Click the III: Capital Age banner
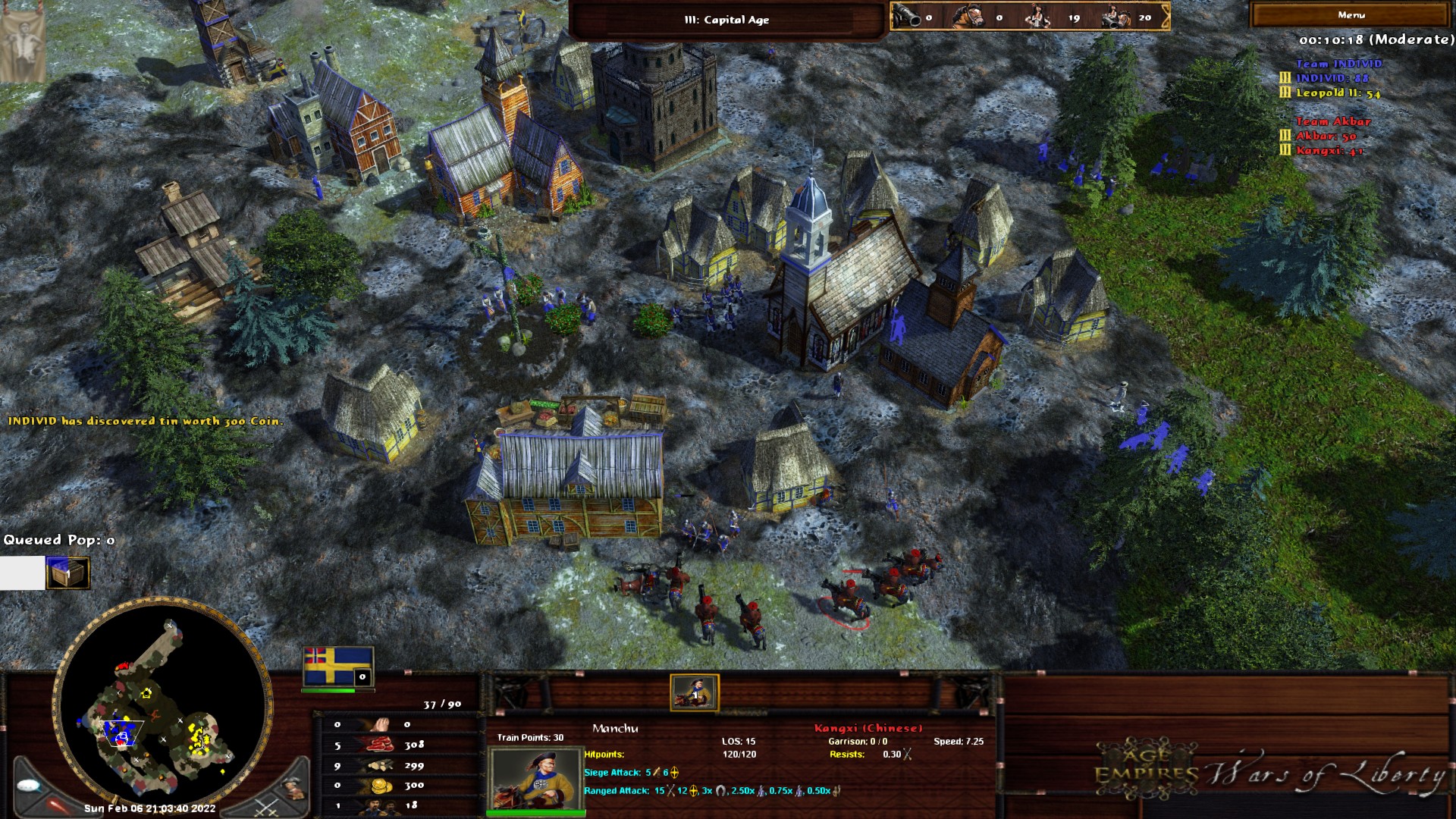 click(x=726, y=20)
